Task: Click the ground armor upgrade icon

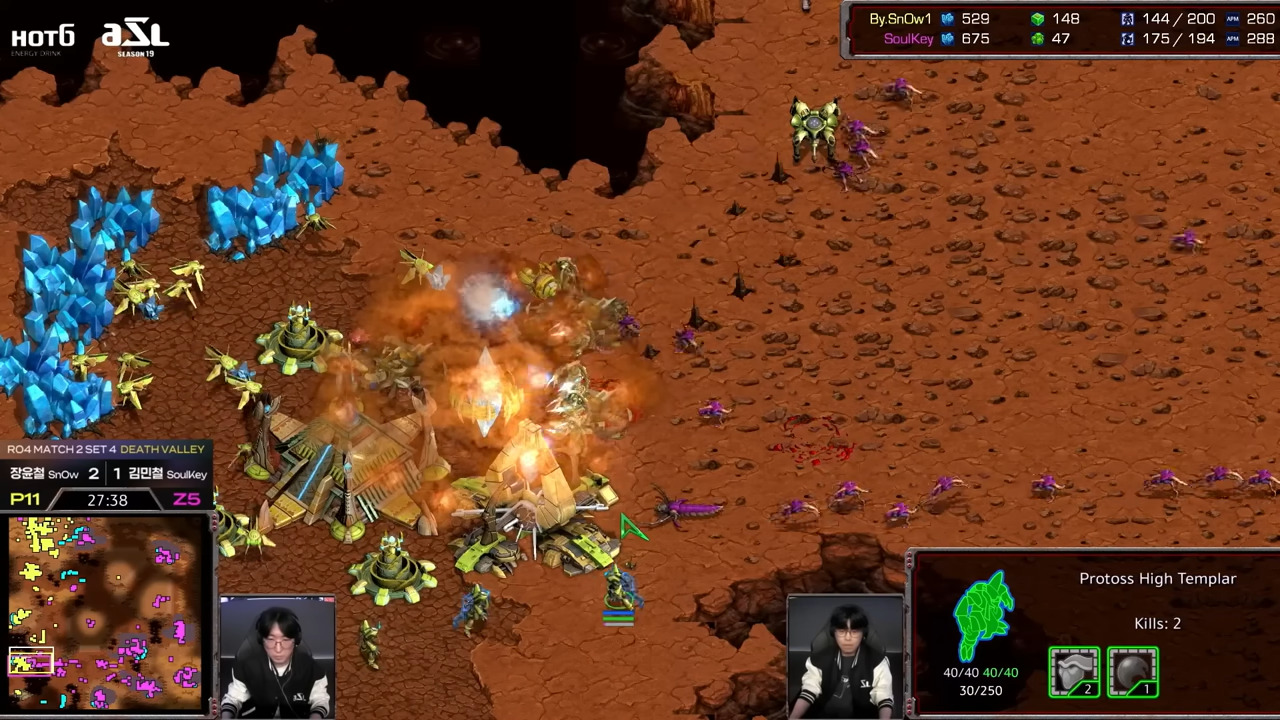Action: 1074,671
